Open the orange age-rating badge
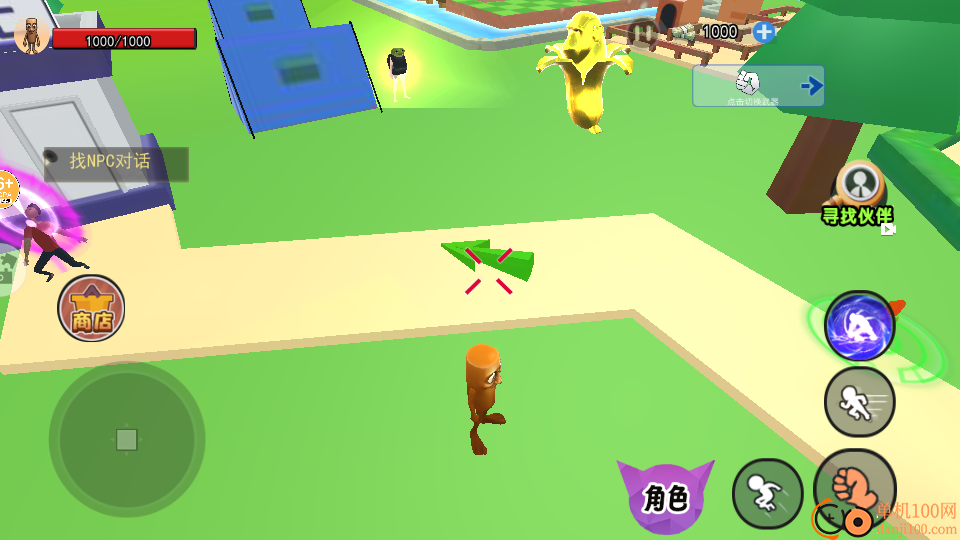 pyautogui.click(x=6, y=188)
